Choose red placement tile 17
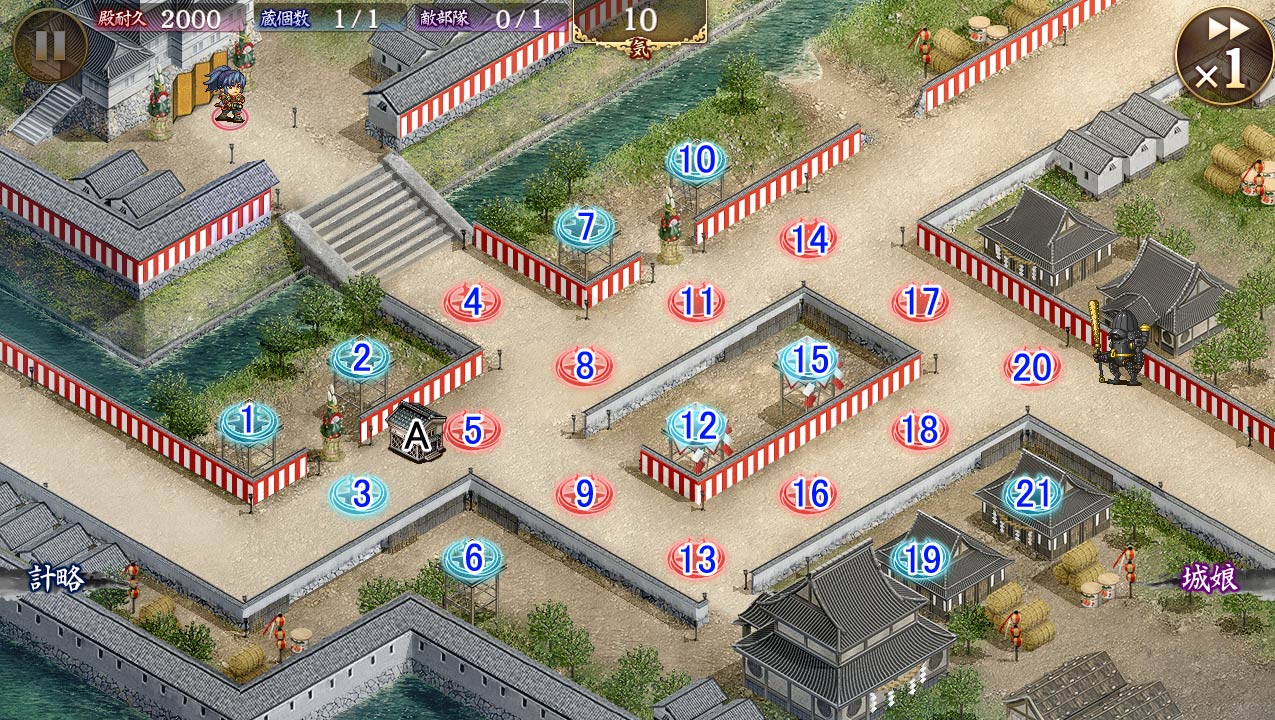The width and height of the screenshot is (1275, 720). [921, 302]
